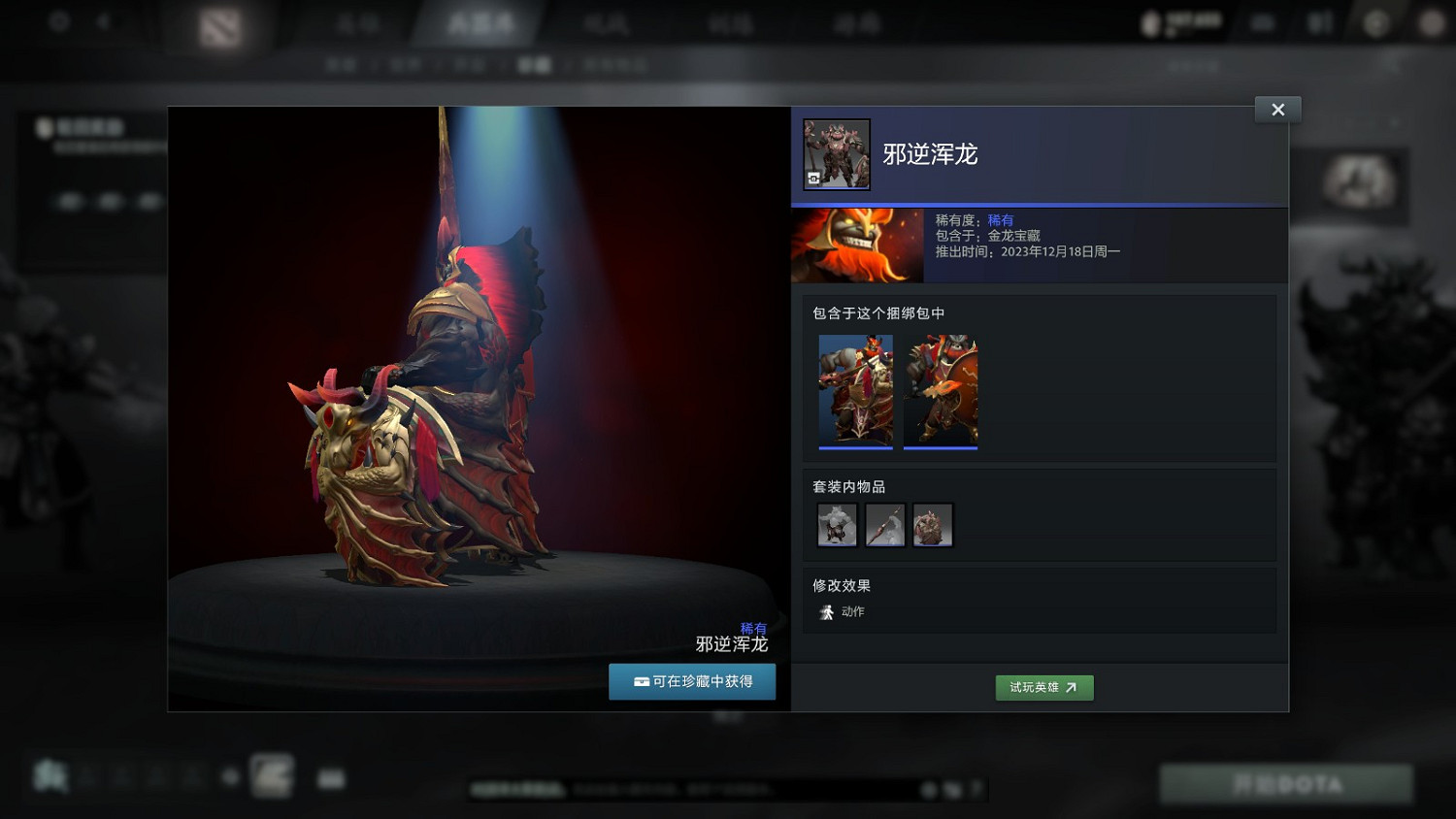Click the Dota 2 logo in the top bar
Screen dimensions: 1456x819
point(221,26)
